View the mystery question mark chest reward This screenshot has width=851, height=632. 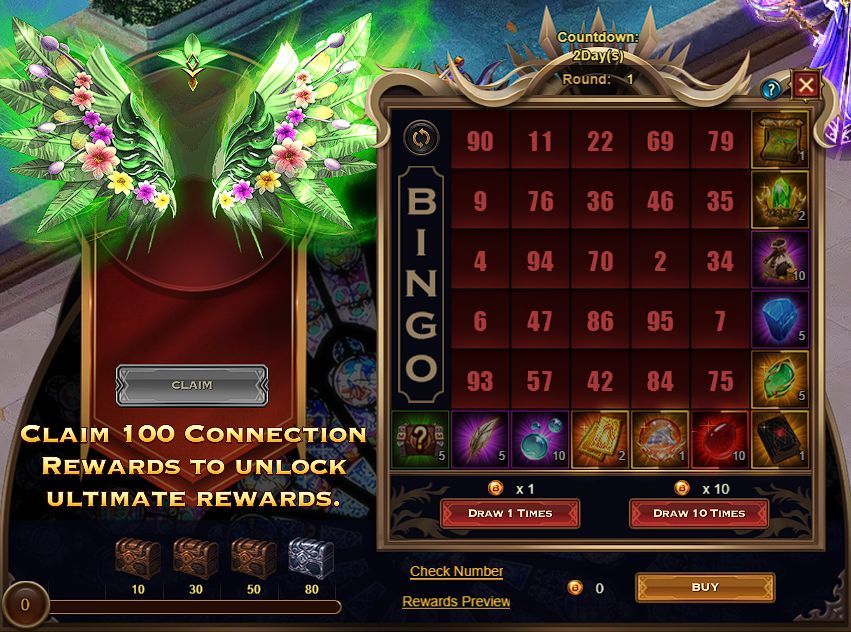coord(420,440)
